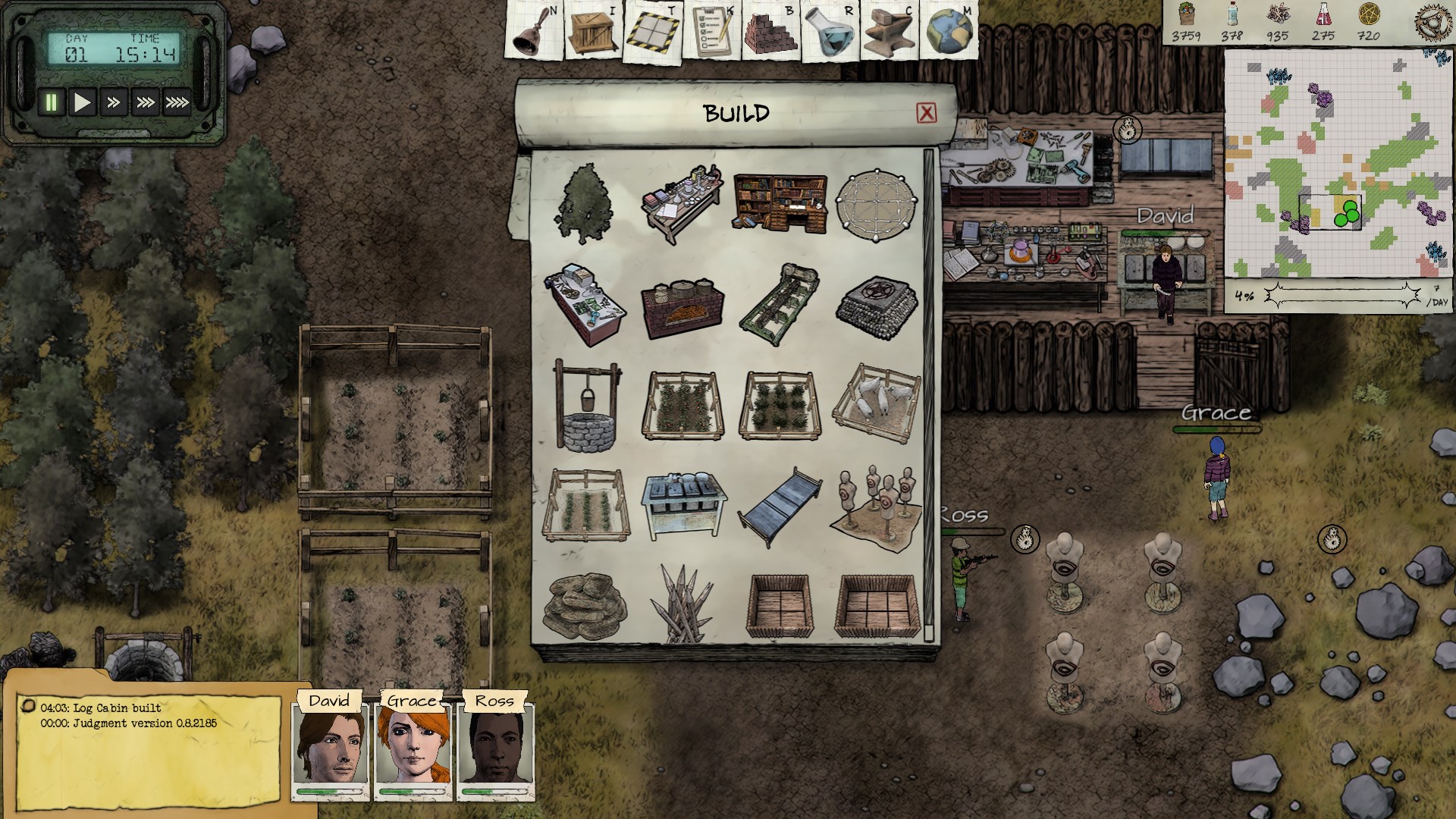Select the shooting range target dummies
Image resolution: width=1456 pixels, height=819 pixels.
pyautogui.click(x=877, y=504)
